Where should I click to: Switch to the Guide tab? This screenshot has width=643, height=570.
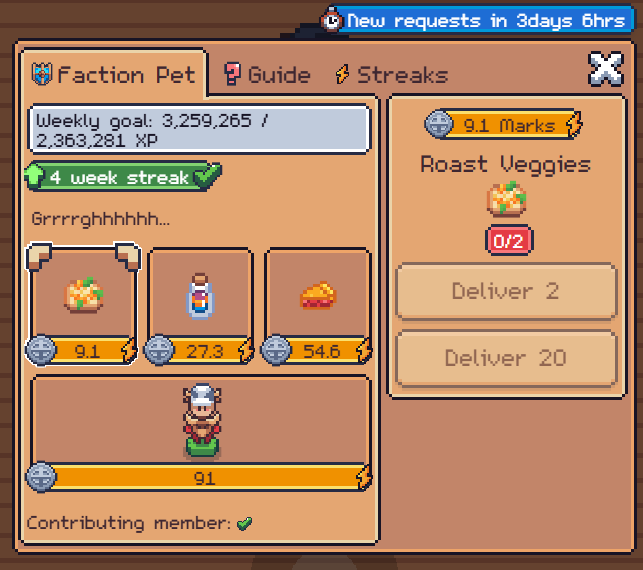(267, 75)
